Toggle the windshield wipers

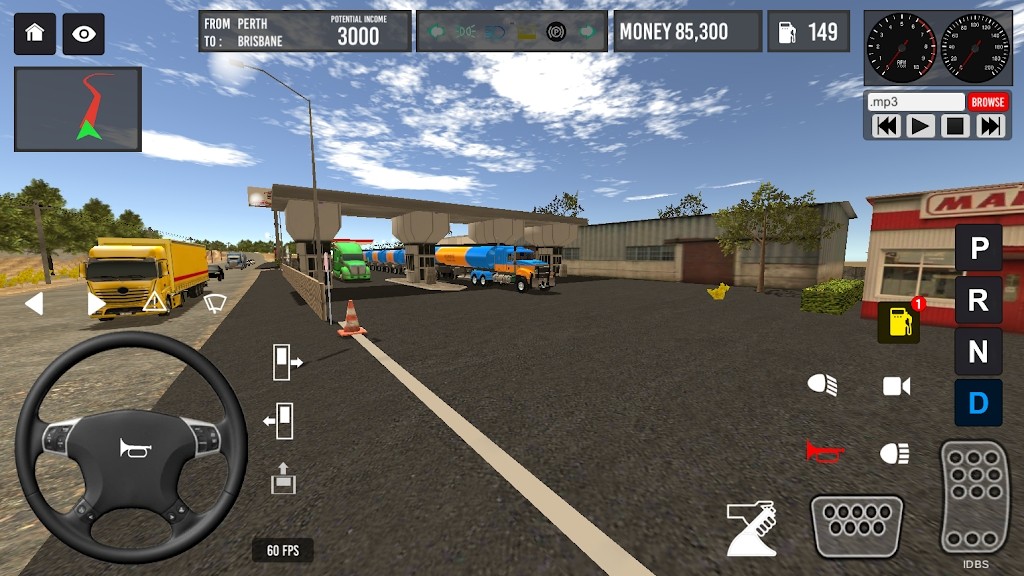pos(214,302)
